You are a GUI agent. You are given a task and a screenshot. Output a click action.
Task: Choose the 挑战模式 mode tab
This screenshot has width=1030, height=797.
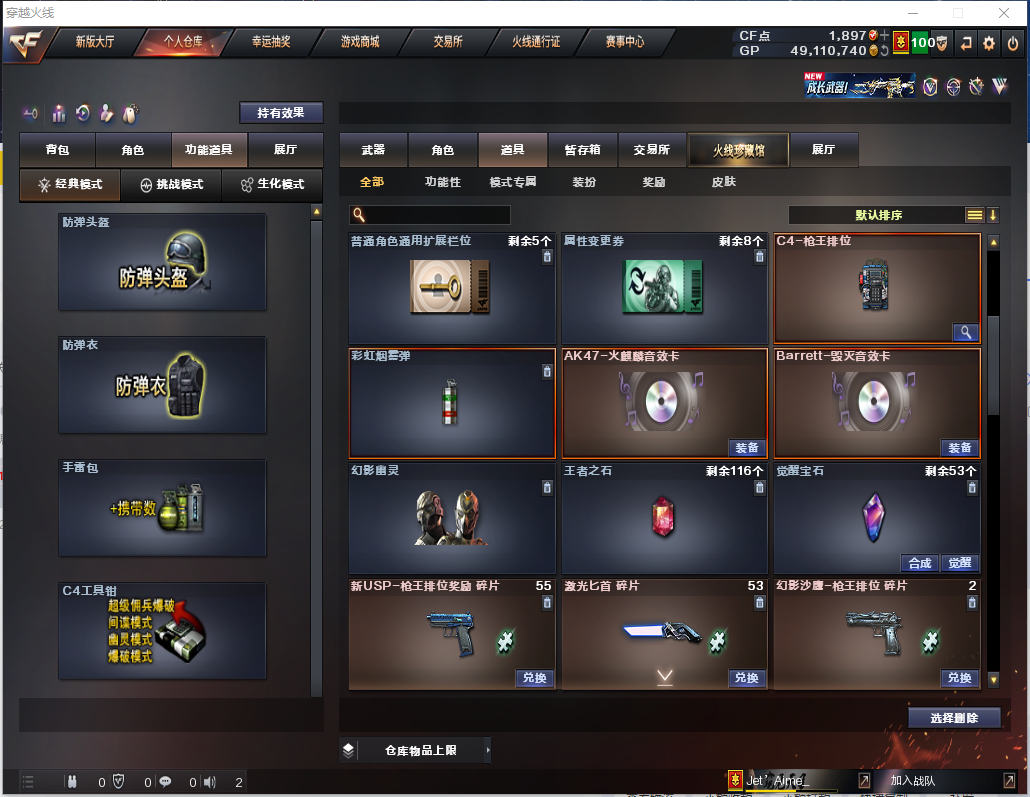171,185
